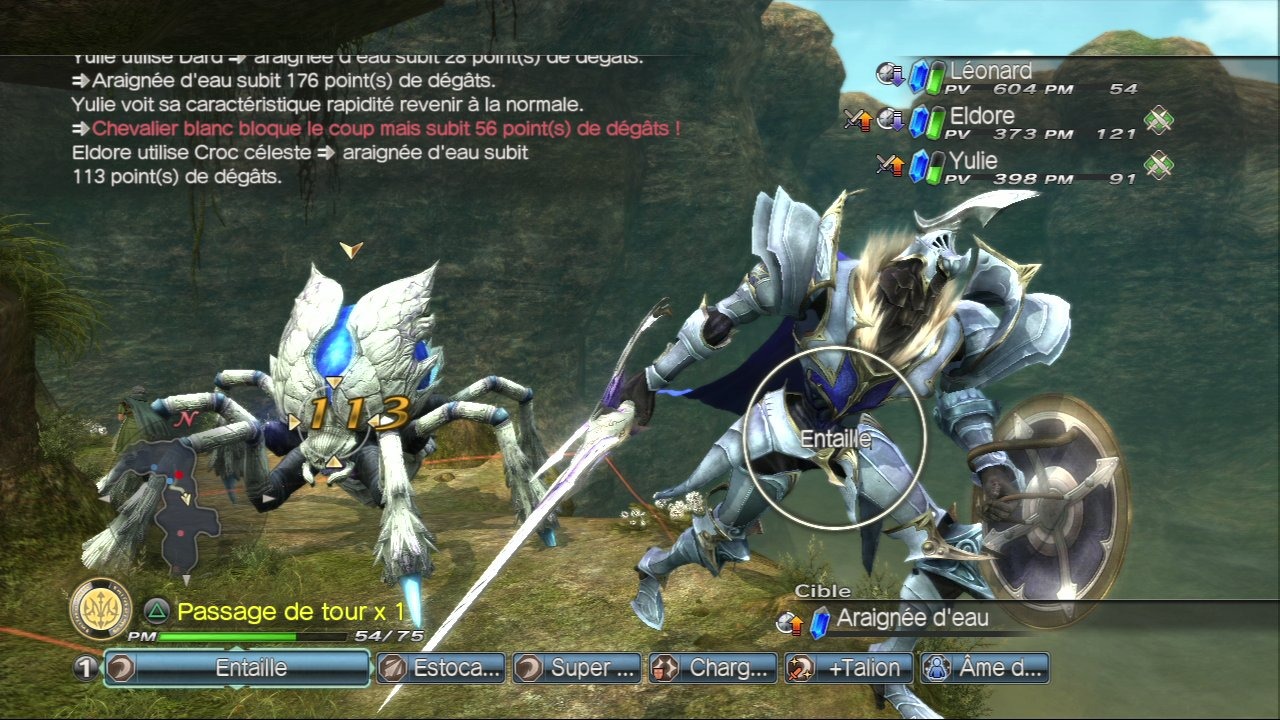Select the Entaille command in the action bar
The image size is (1280, 720).
pos(237,668)
